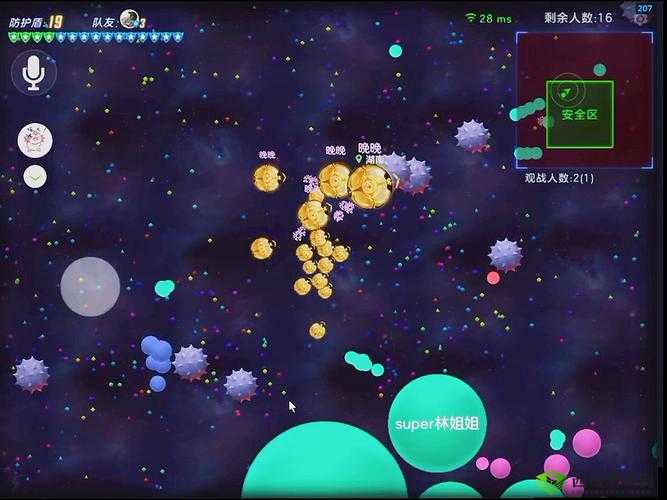Open the pig avatar emote button
667x500 pixels.
pos(35,140)
